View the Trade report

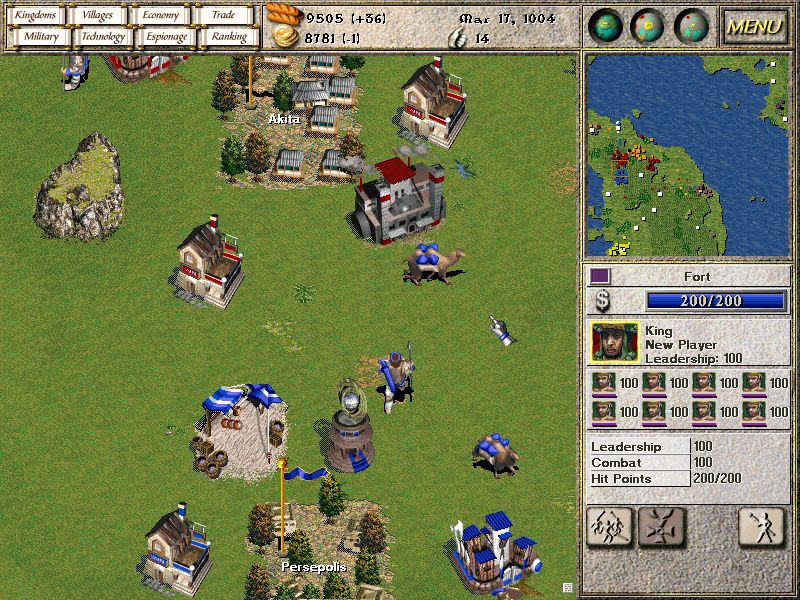(224, 15)
